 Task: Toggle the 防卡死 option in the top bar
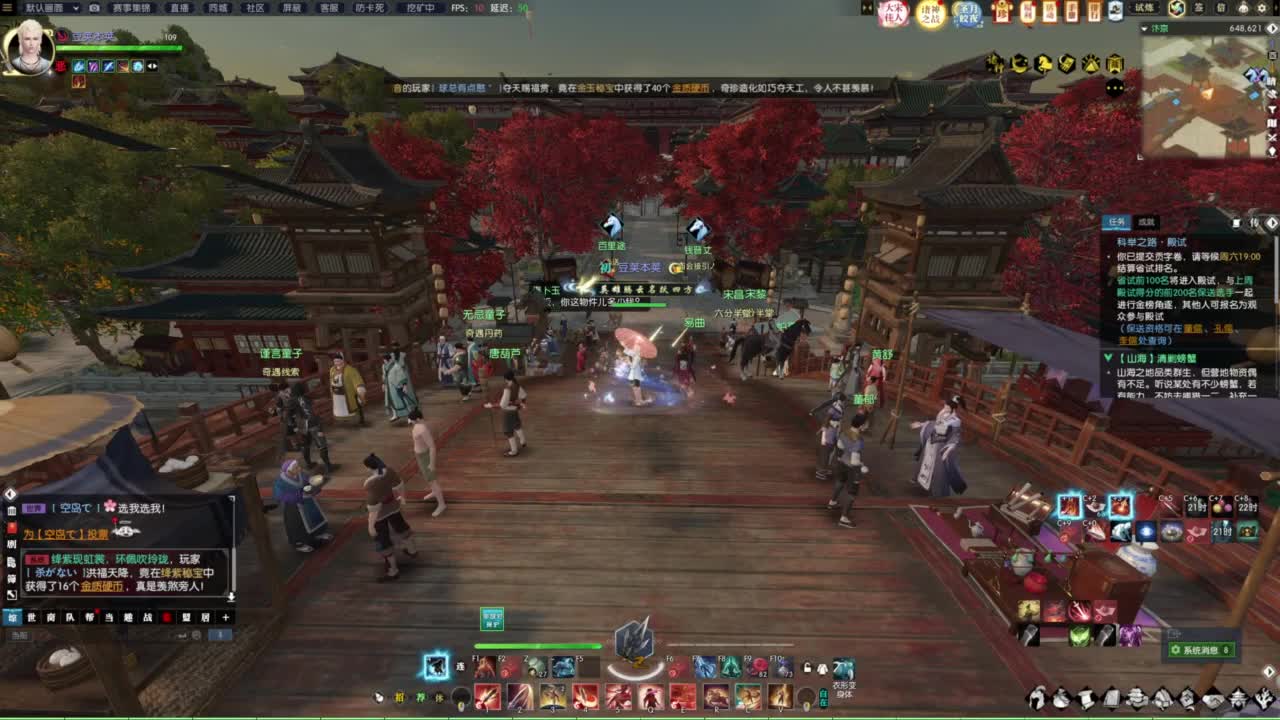coord(369,8)
